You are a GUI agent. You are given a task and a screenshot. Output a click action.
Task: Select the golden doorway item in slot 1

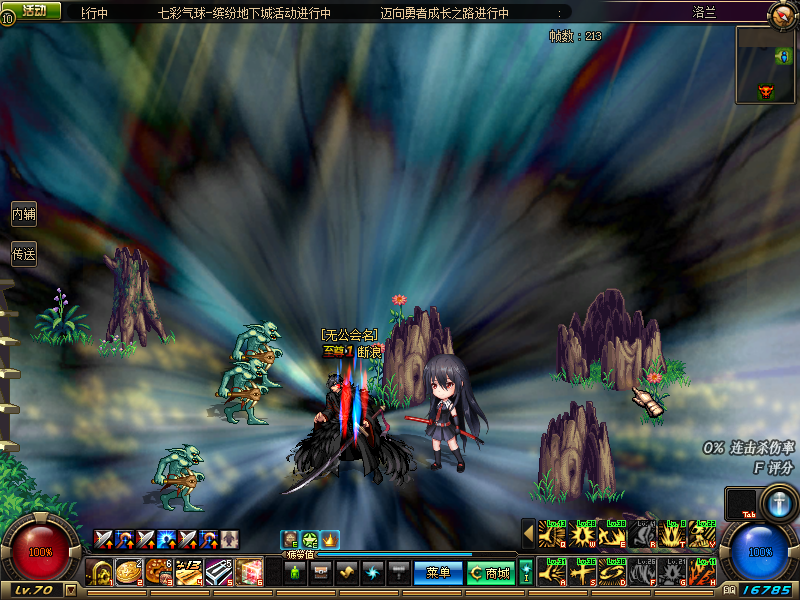point(99,573)
